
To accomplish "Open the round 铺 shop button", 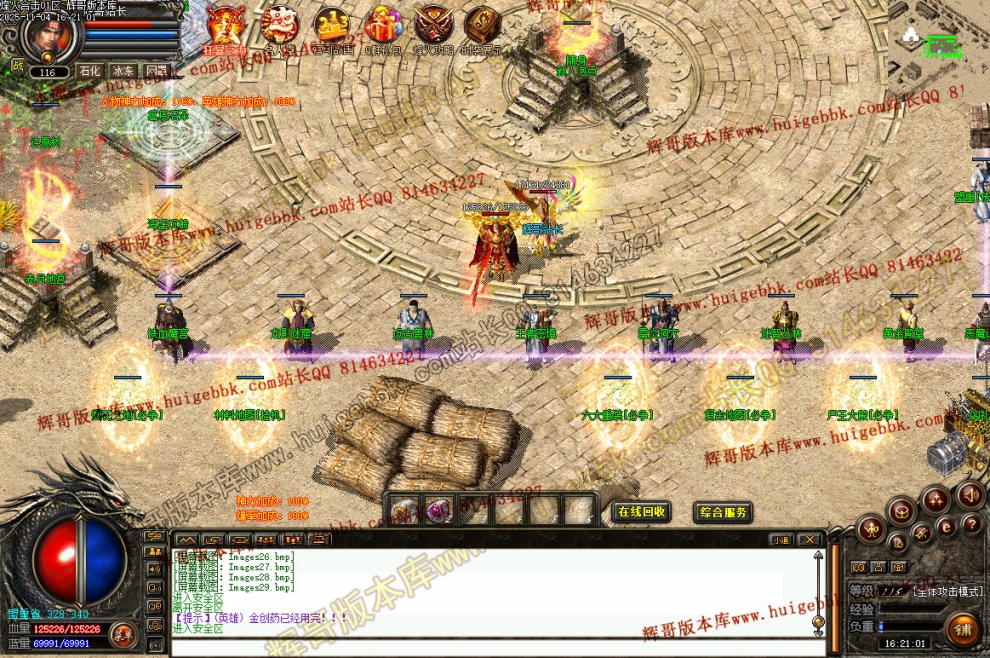I will click(x=963, y=629).
